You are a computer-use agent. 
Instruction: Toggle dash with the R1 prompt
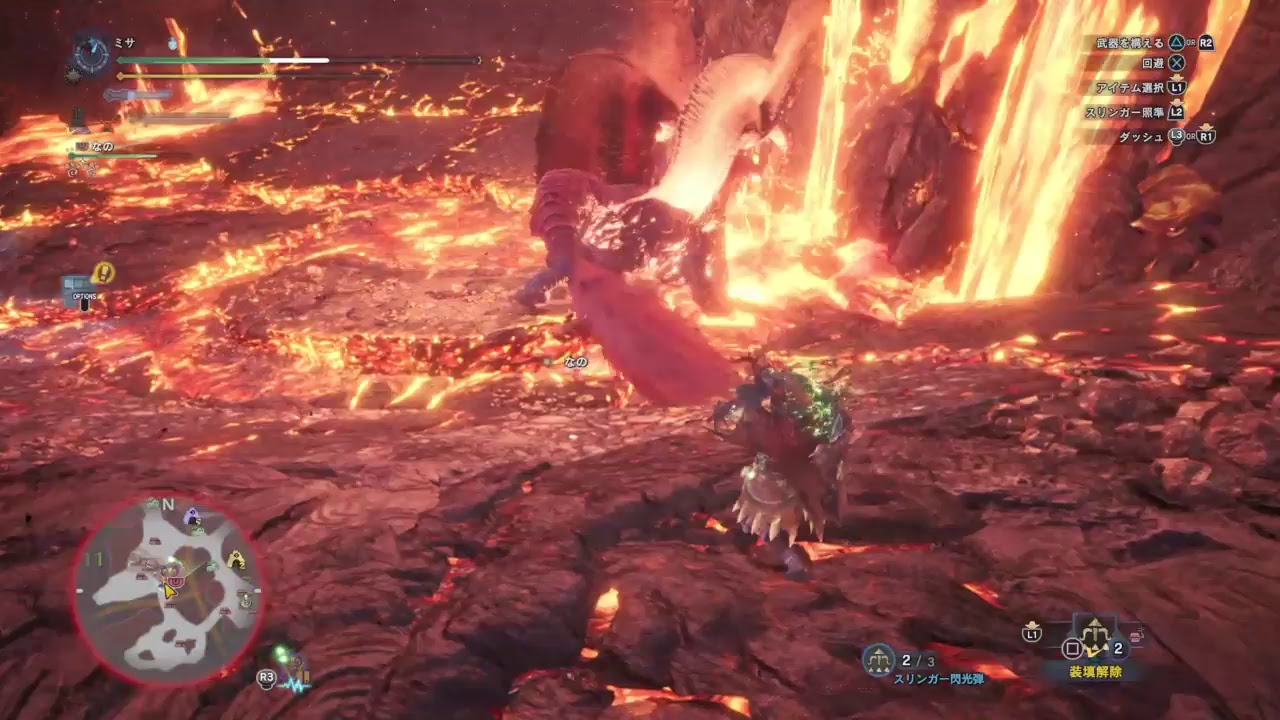1205,138
